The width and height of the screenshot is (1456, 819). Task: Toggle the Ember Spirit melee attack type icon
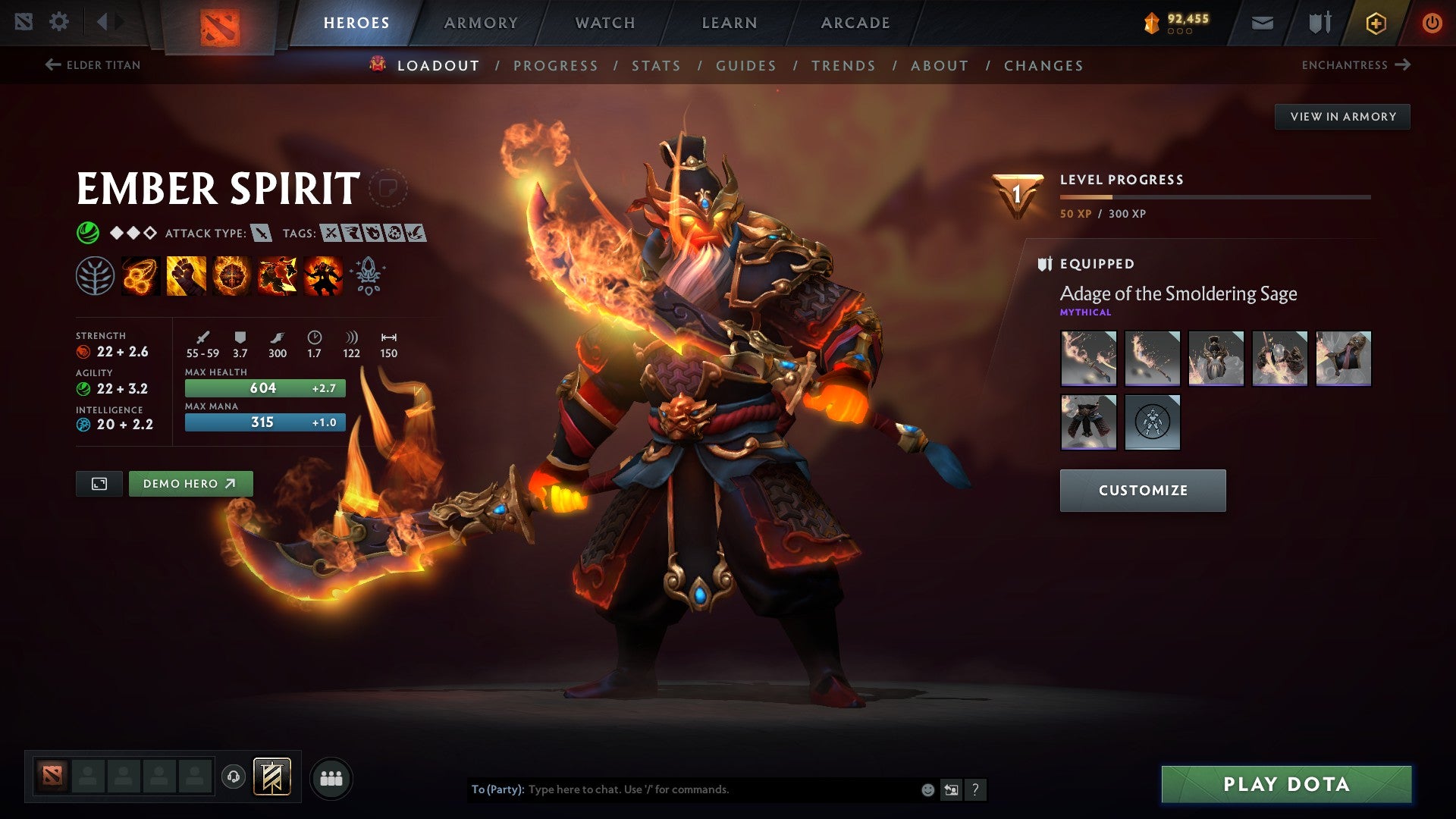click(262, 234)
